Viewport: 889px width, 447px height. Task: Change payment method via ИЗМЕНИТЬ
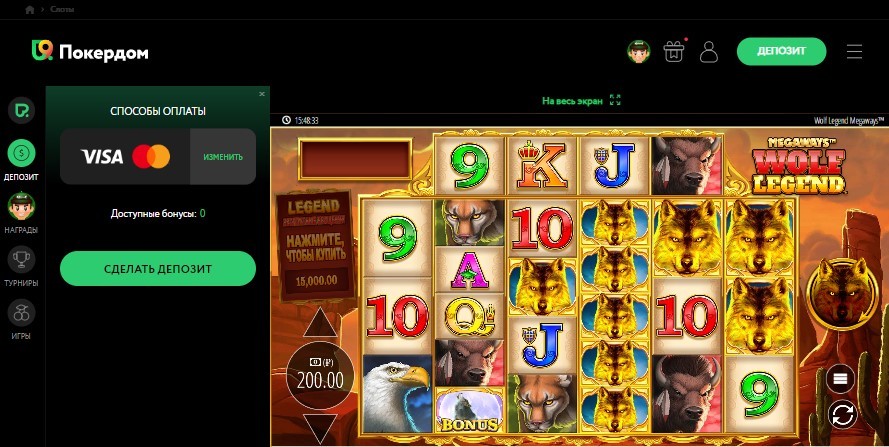223,157
